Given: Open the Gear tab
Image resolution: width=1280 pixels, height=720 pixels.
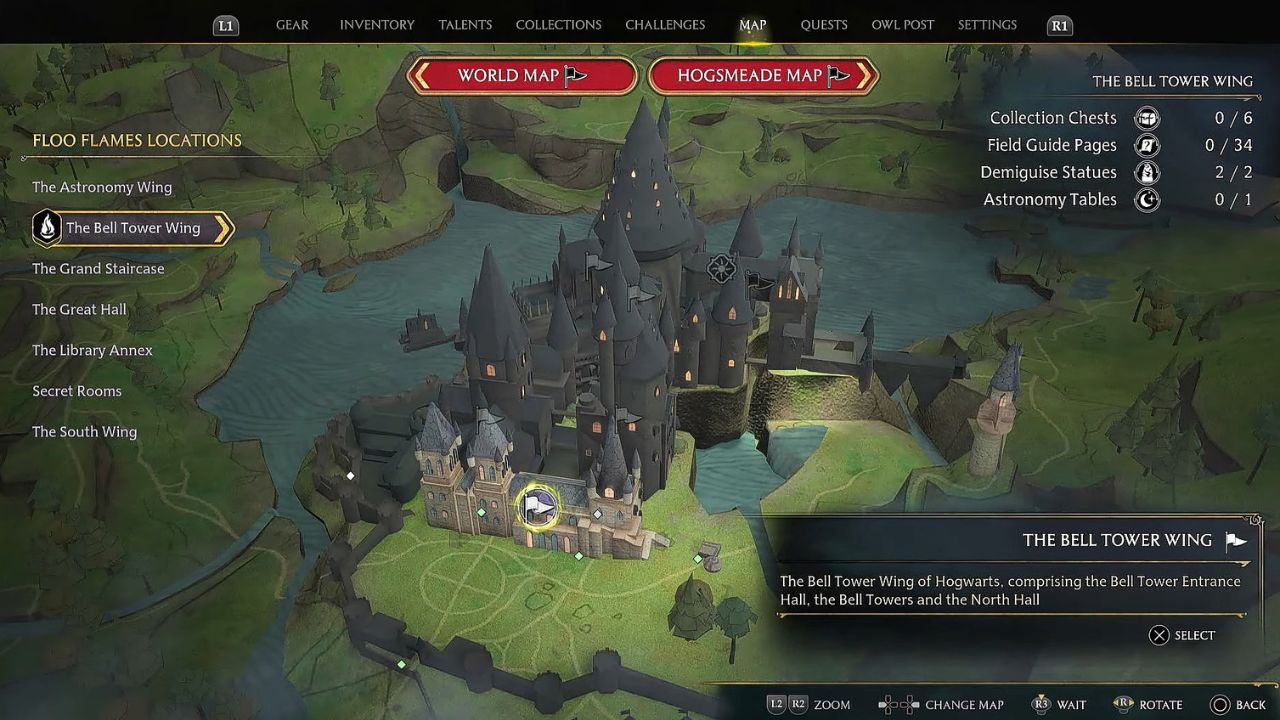Looking at the screenshot, I should (292, 25).
